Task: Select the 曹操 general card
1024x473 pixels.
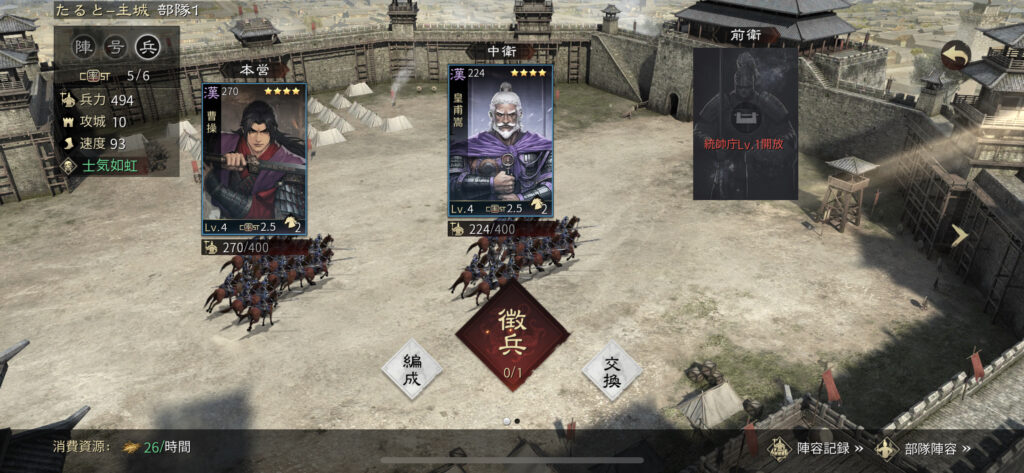Action: pos(254,158)
